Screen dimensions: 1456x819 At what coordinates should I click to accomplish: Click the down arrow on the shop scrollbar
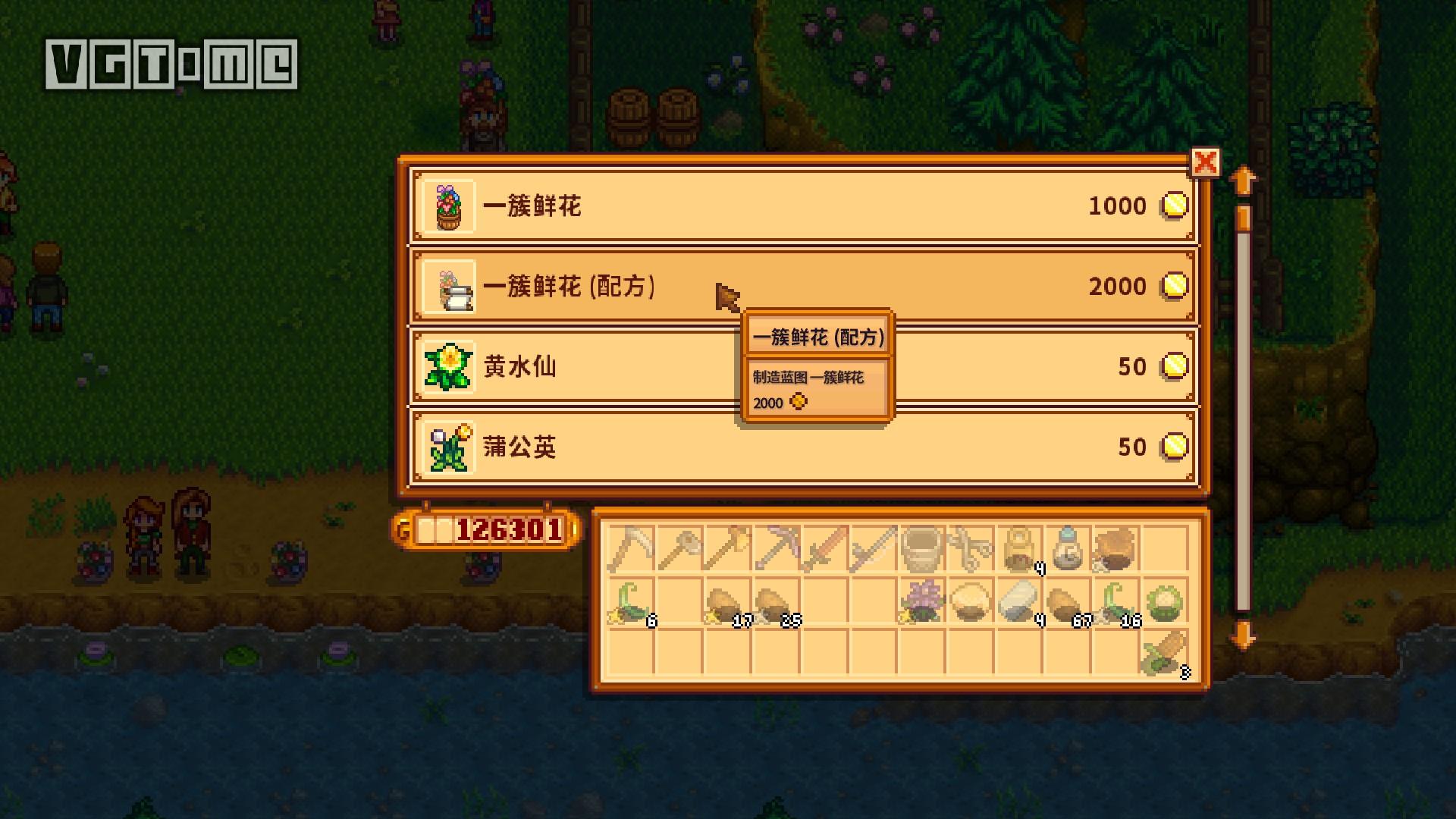pyautogui.click(x=1242, y=637)
